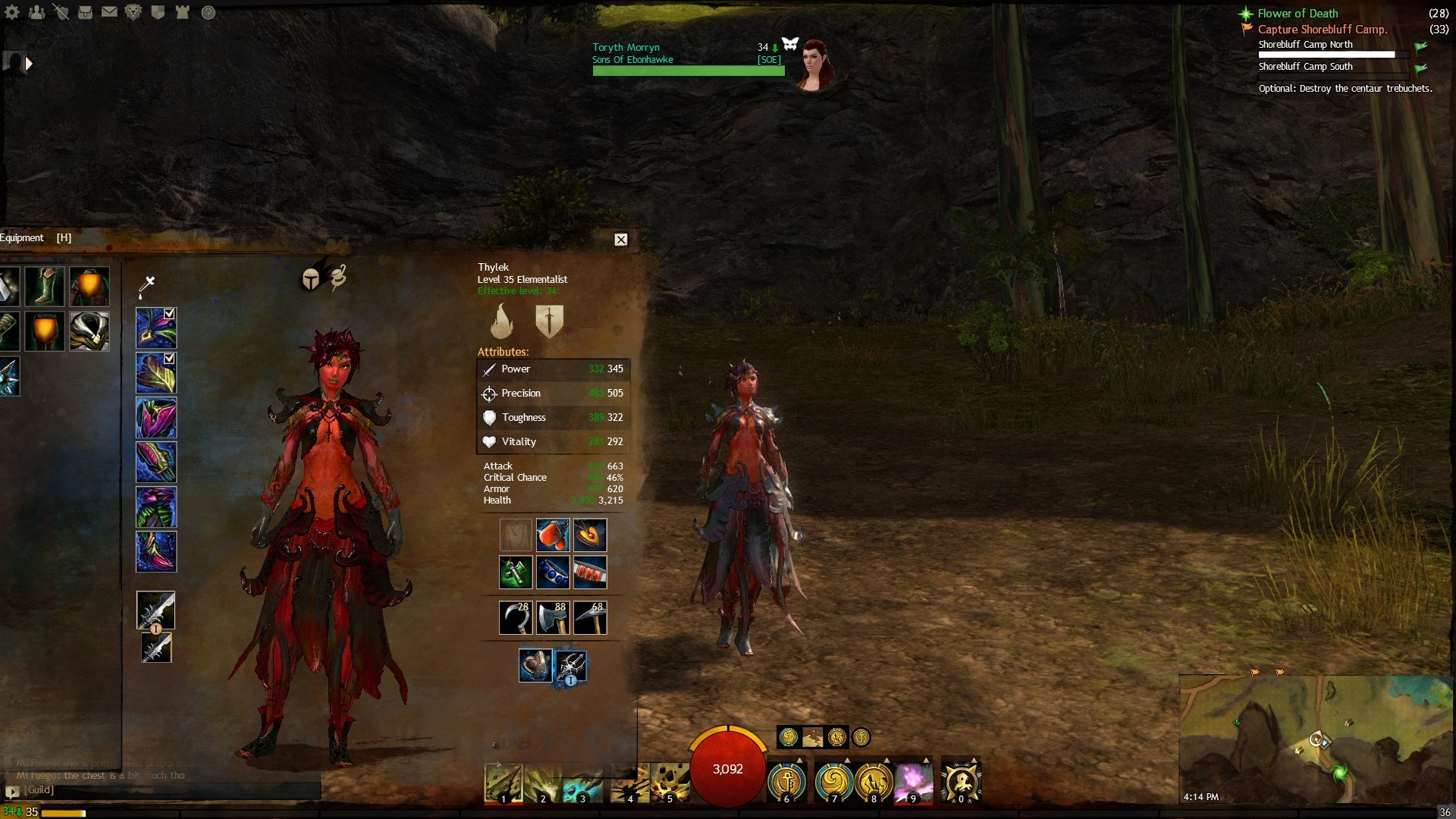Screen dimensions: 1456x819
Task: Select the green amulet trinket slot
Action: click(x=516, y=573)
